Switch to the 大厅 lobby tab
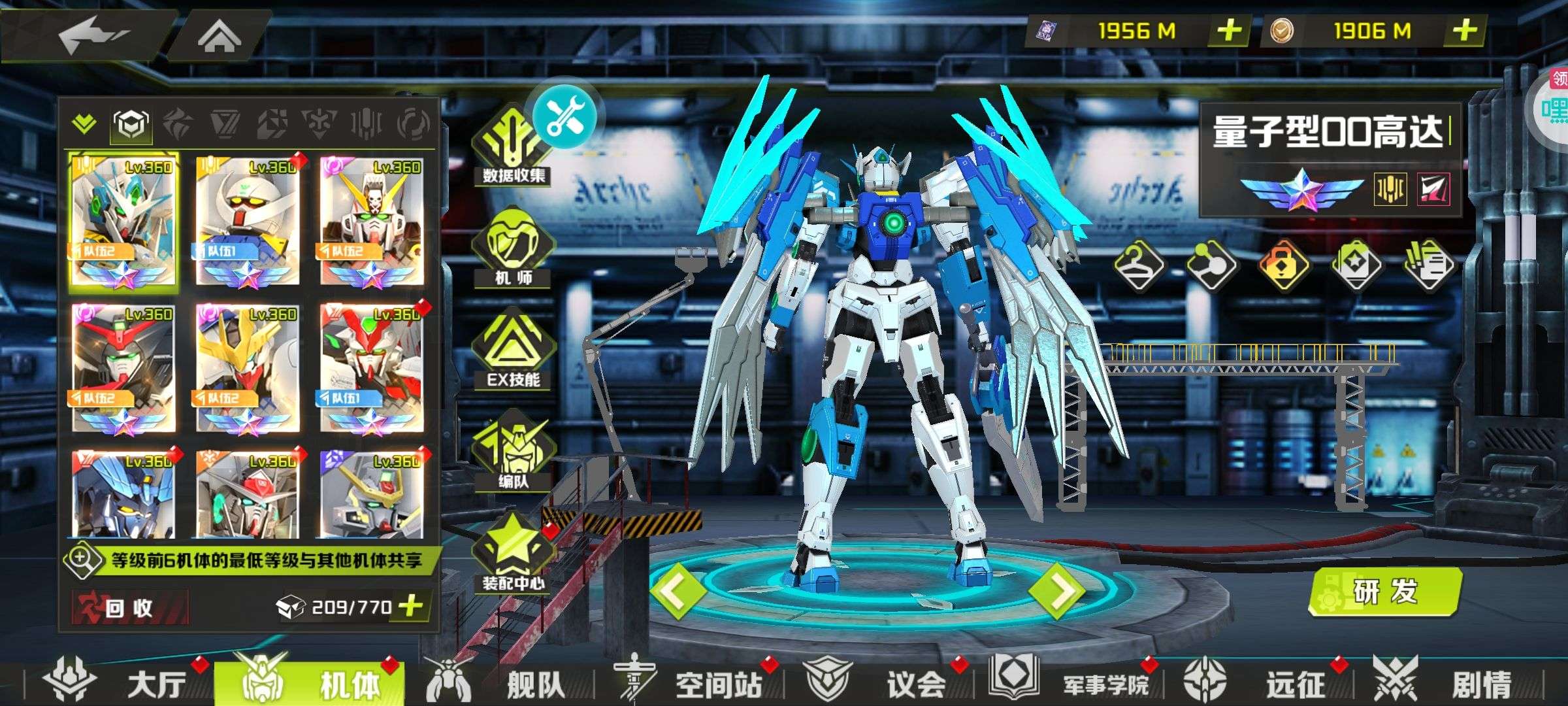This screenshot has width=1568, height=706. [x=118, y=684]
